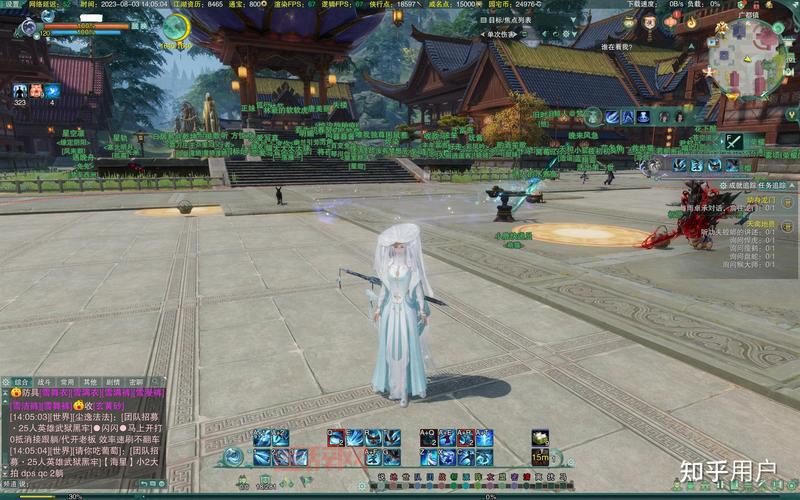The height and width of the screenshot is (500, 800).
Task: Click the player portrait at top-left
Action: [28, 28]
